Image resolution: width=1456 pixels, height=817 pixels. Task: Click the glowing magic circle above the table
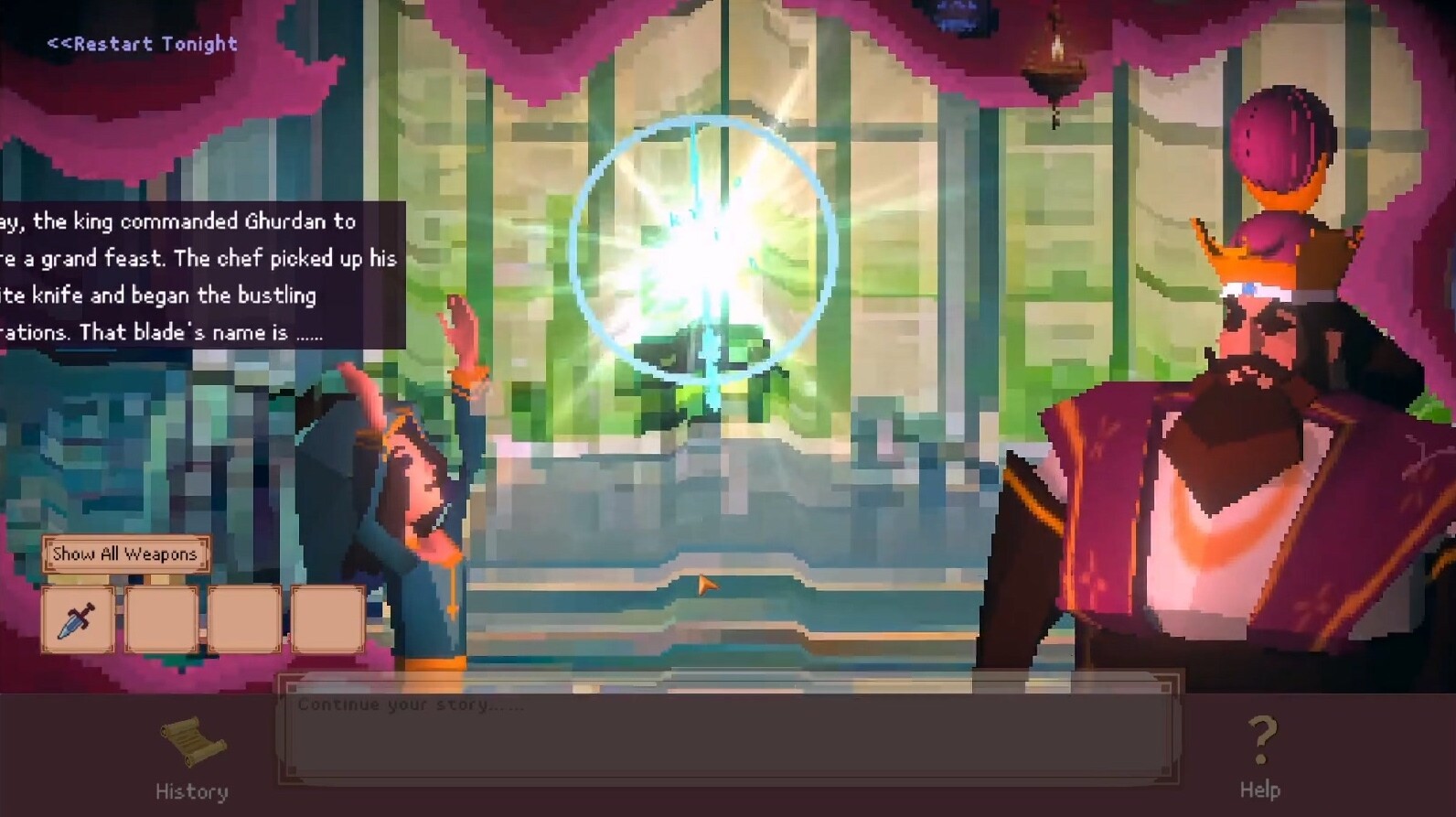pyautogui.click(x=704, y=242)
